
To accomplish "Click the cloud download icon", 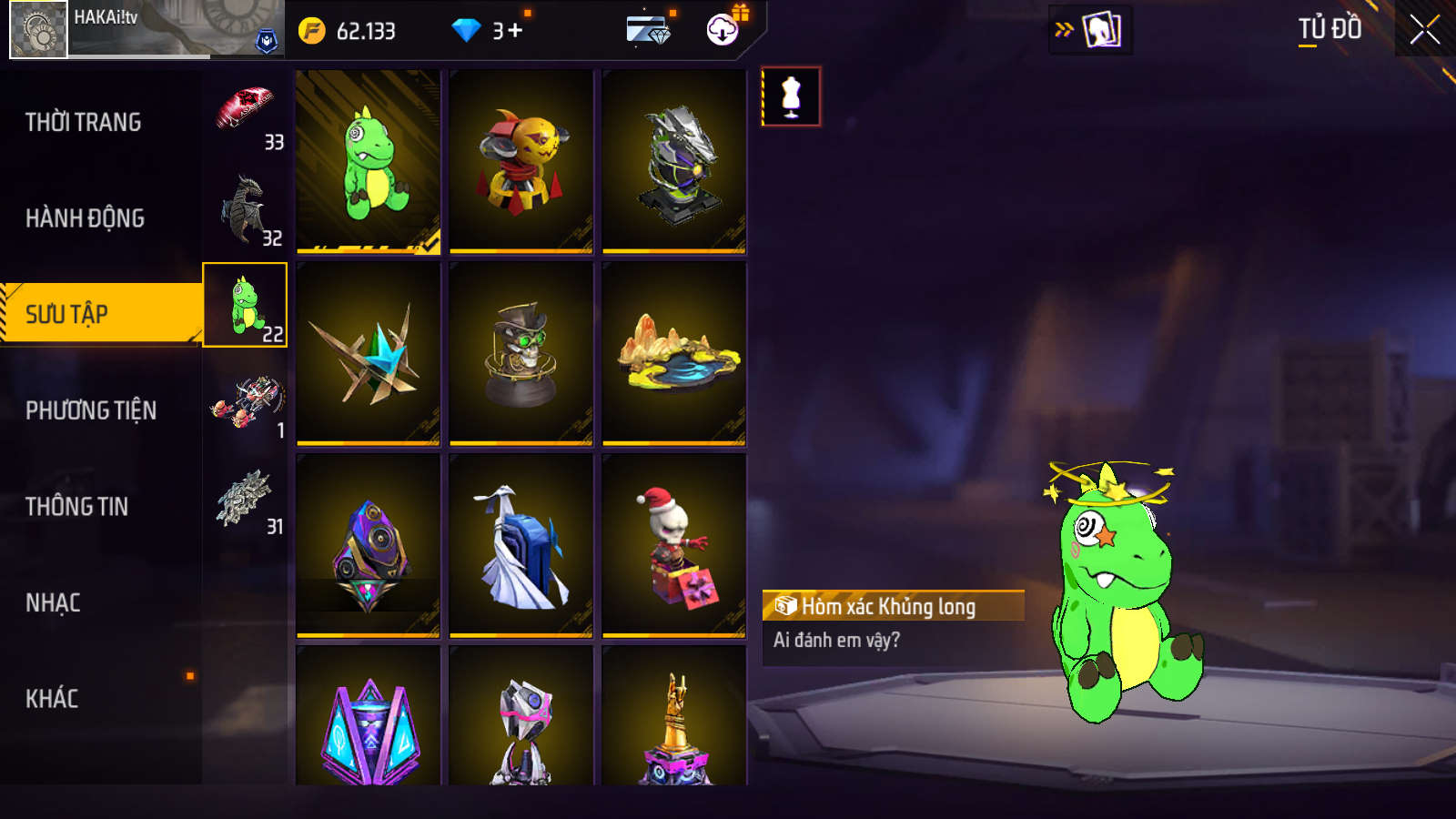I will click(x=723, y=30).
